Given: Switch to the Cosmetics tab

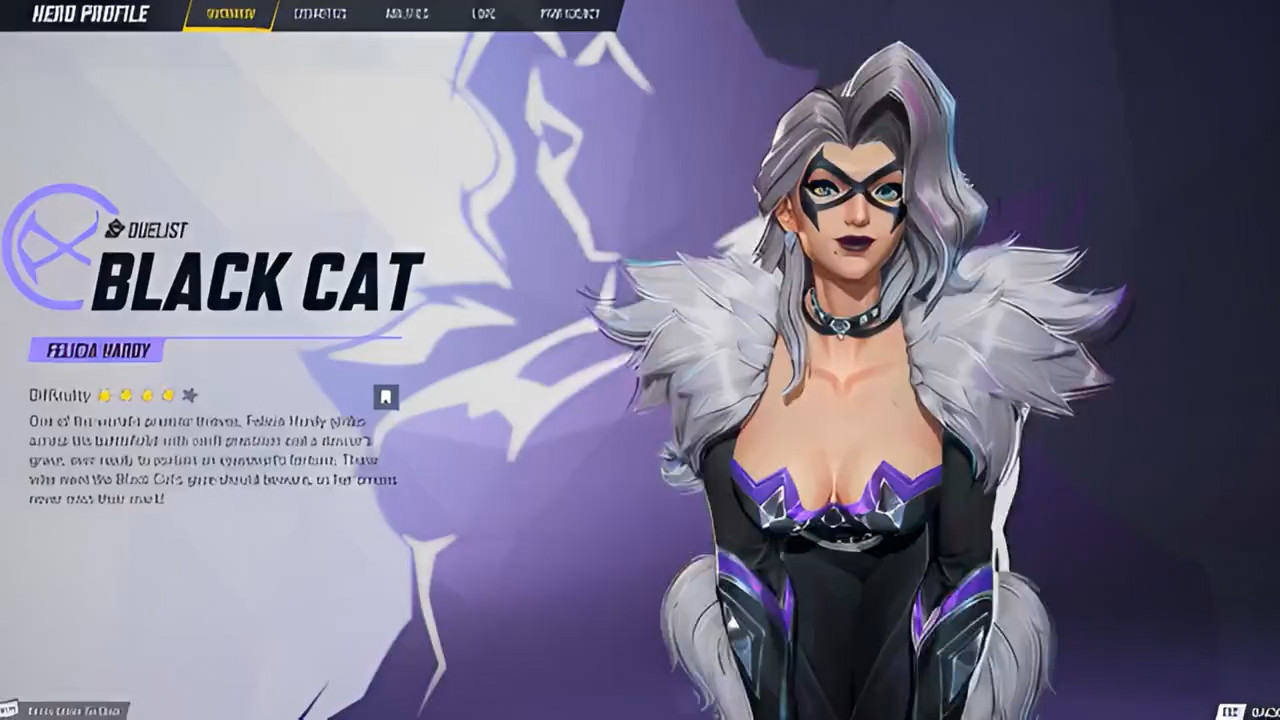Looking at the screenshot, I should click(x=320, y=14).
